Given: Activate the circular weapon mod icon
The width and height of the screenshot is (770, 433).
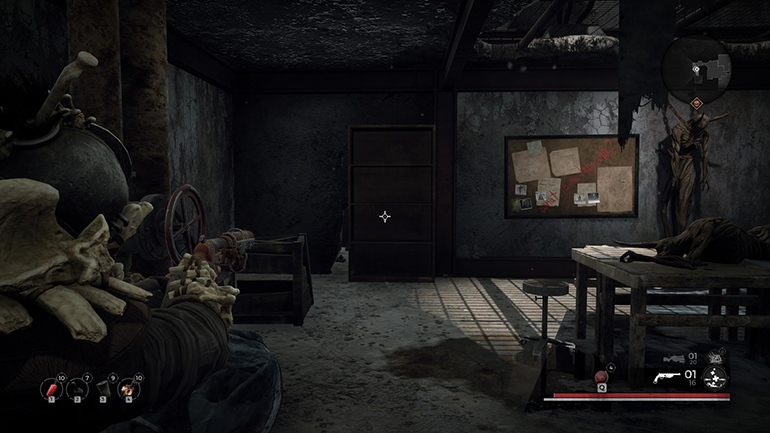Looking at the screenshot, I should 715,378.
